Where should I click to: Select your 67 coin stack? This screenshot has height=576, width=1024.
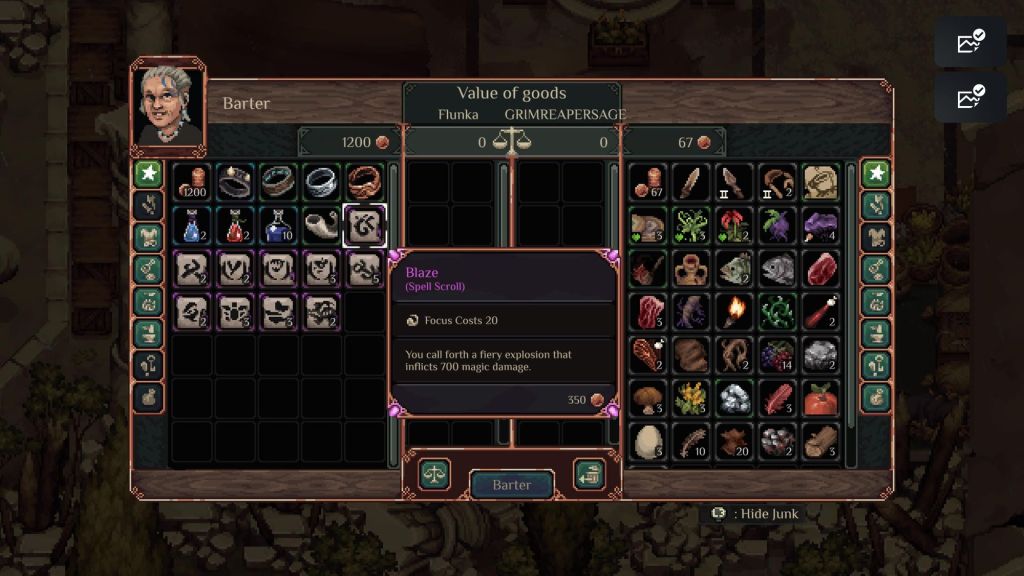click(648, 183)
